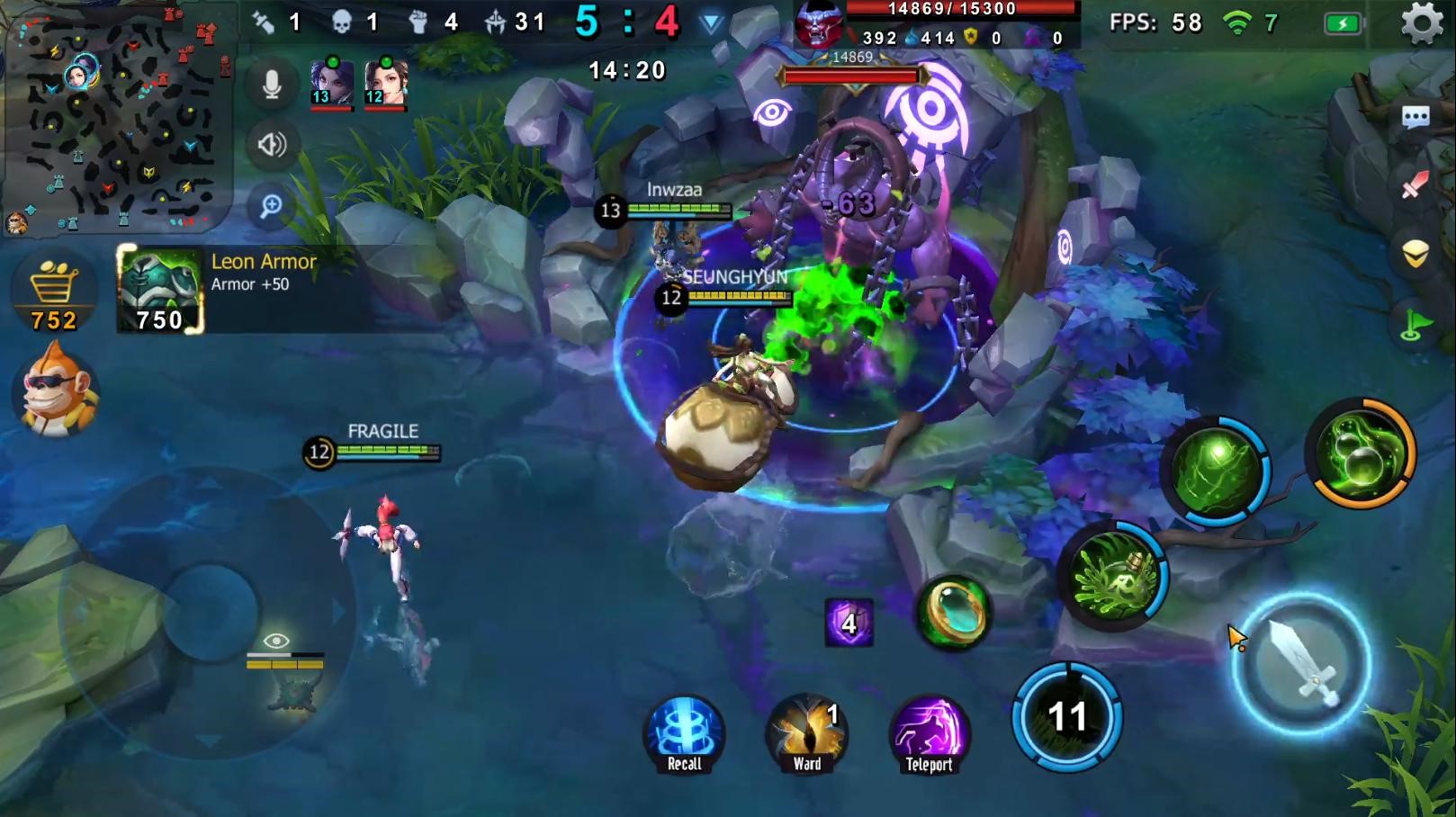Use the Recall spell
This screenshot has height=817, width=1456.
click(x=684, y=734)
